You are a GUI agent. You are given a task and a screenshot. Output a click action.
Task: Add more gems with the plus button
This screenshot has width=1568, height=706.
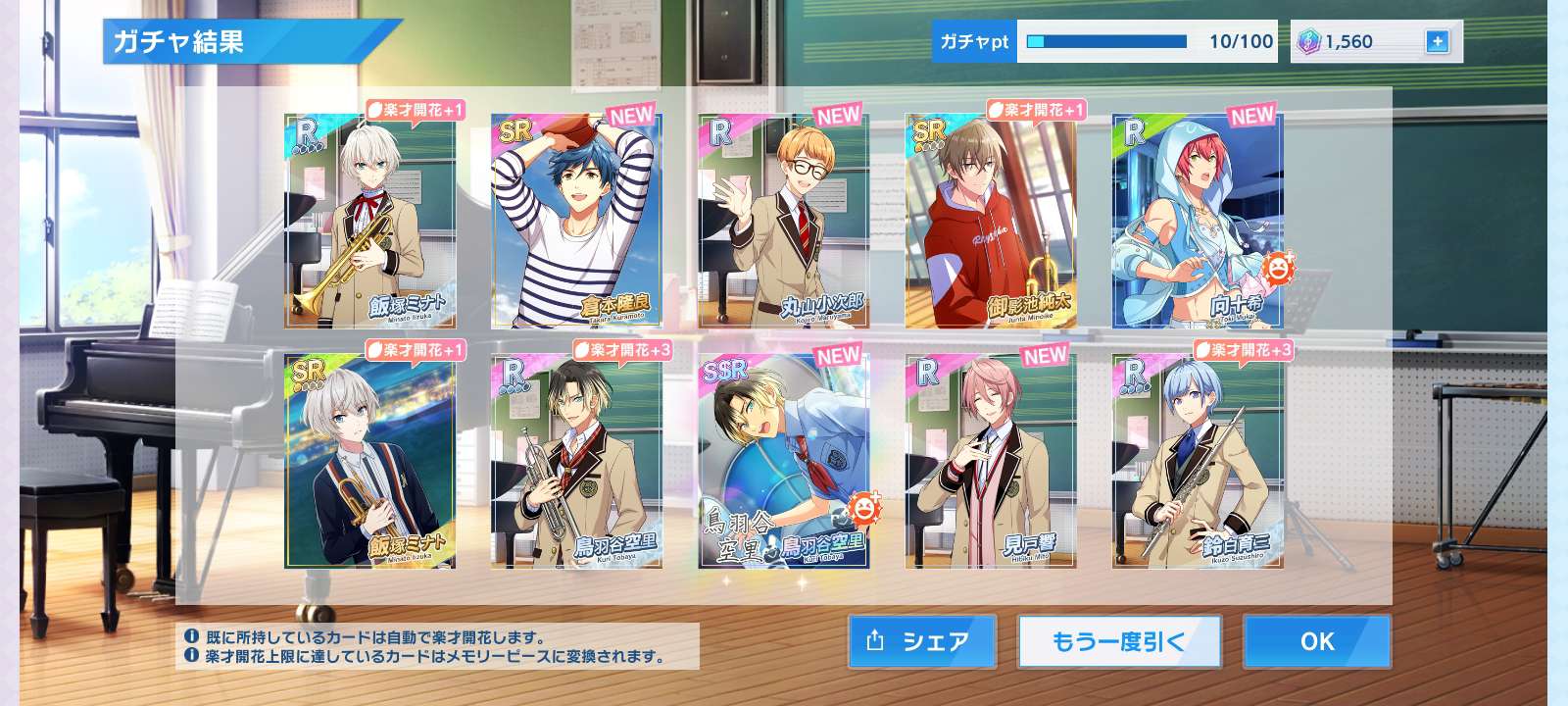(x=1437, y=42)
